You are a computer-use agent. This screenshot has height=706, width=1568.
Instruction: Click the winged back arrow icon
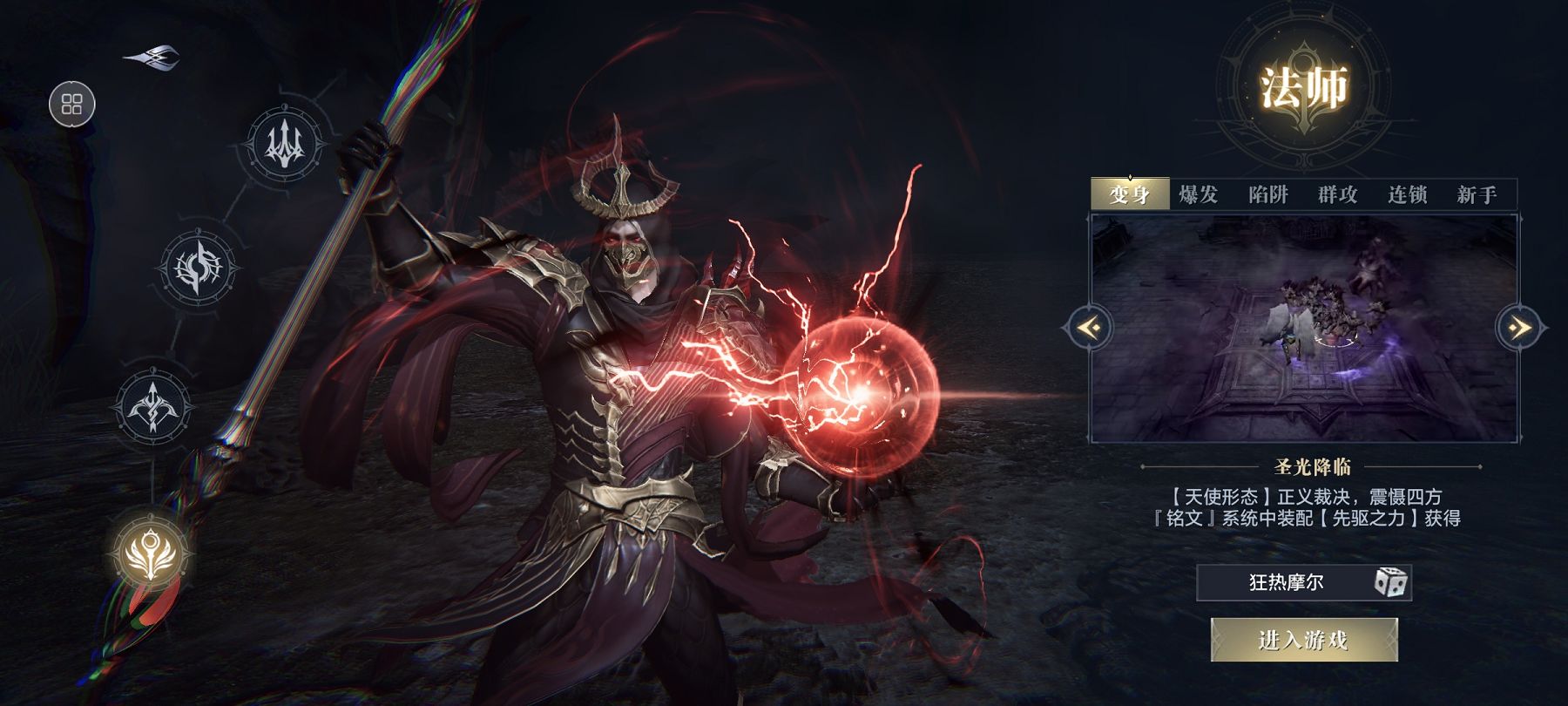point(153,58)
